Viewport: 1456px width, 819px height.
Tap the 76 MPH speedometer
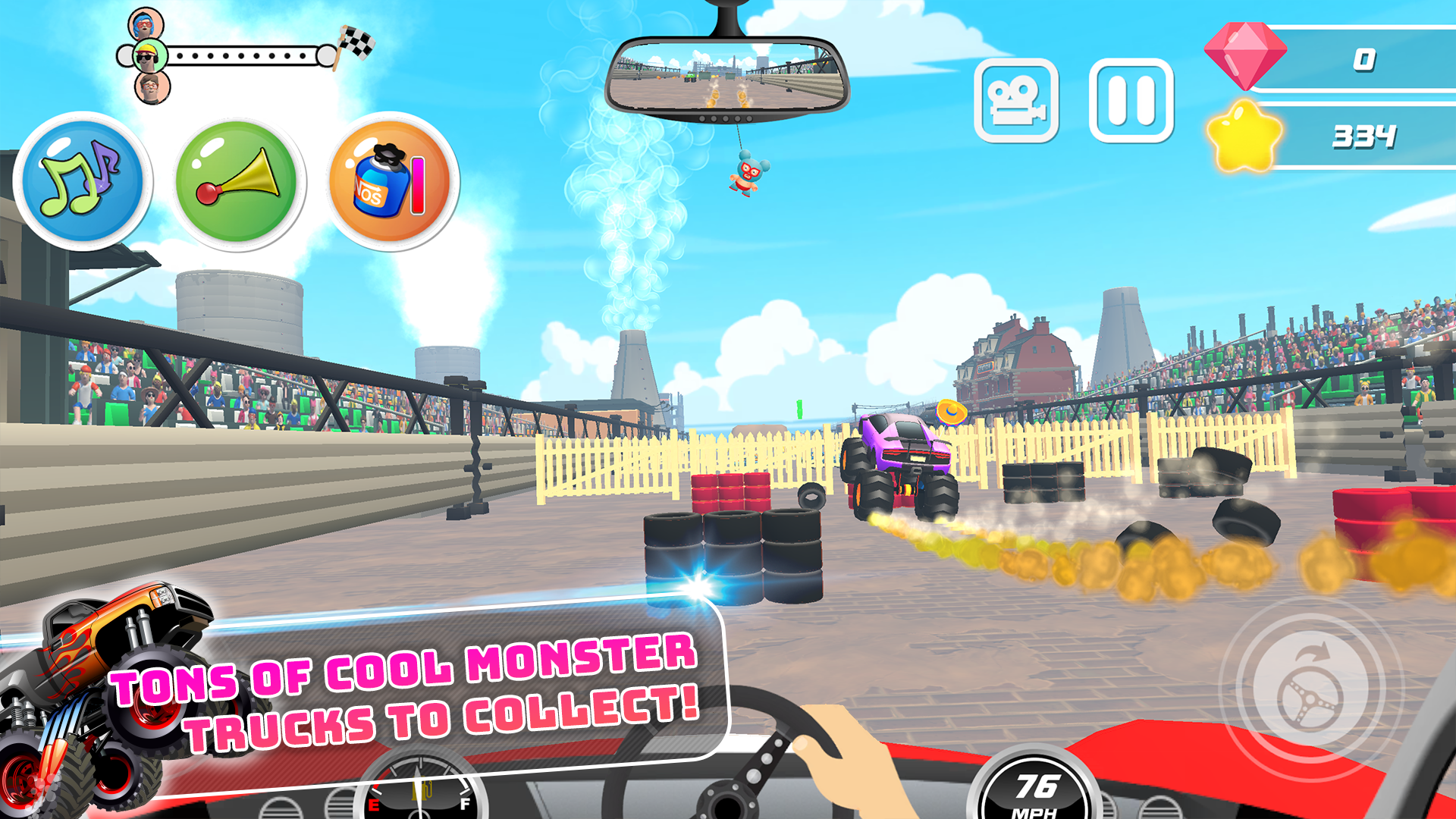[1034, 789]
